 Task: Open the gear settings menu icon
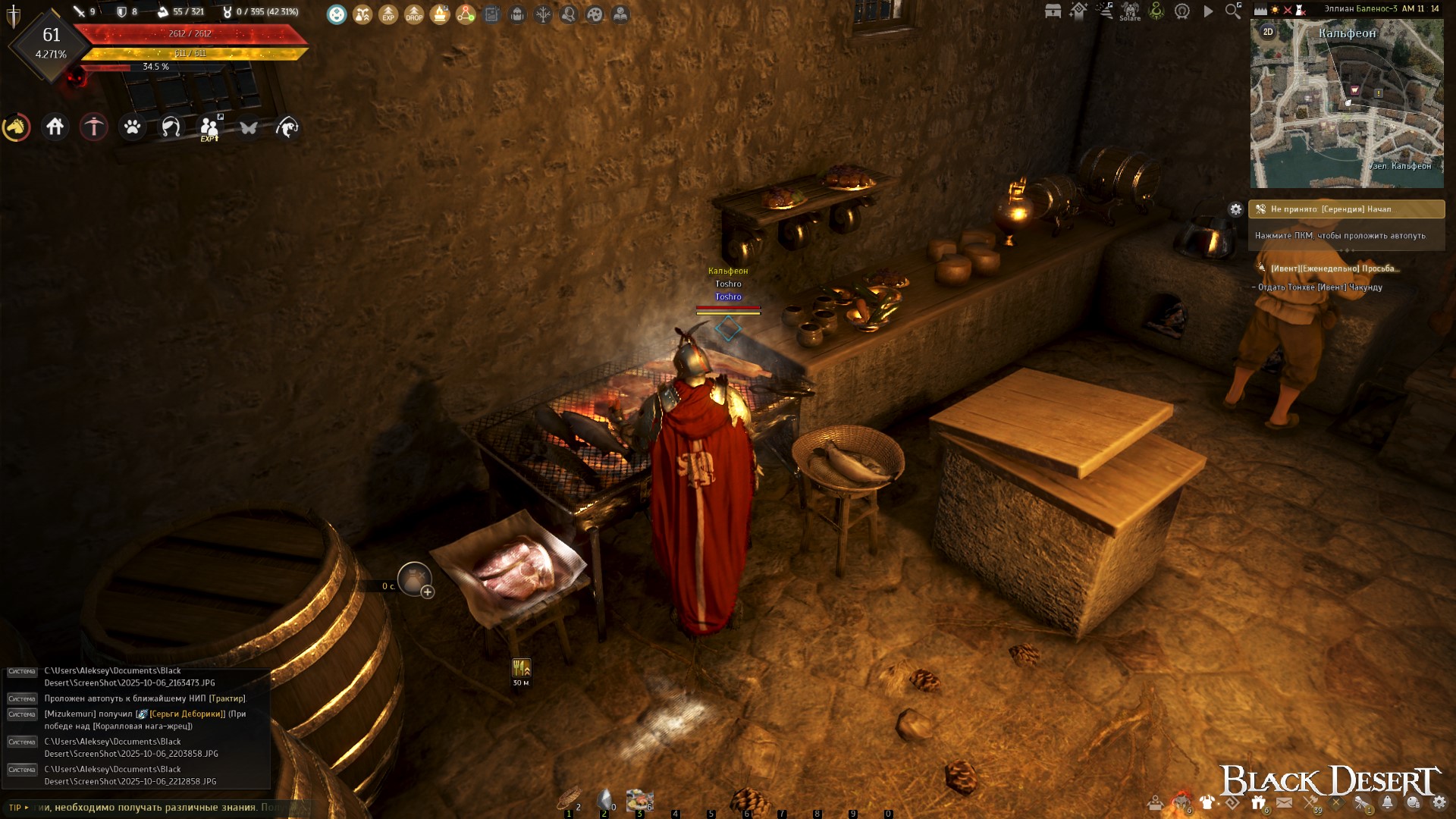click(1439, 802)
